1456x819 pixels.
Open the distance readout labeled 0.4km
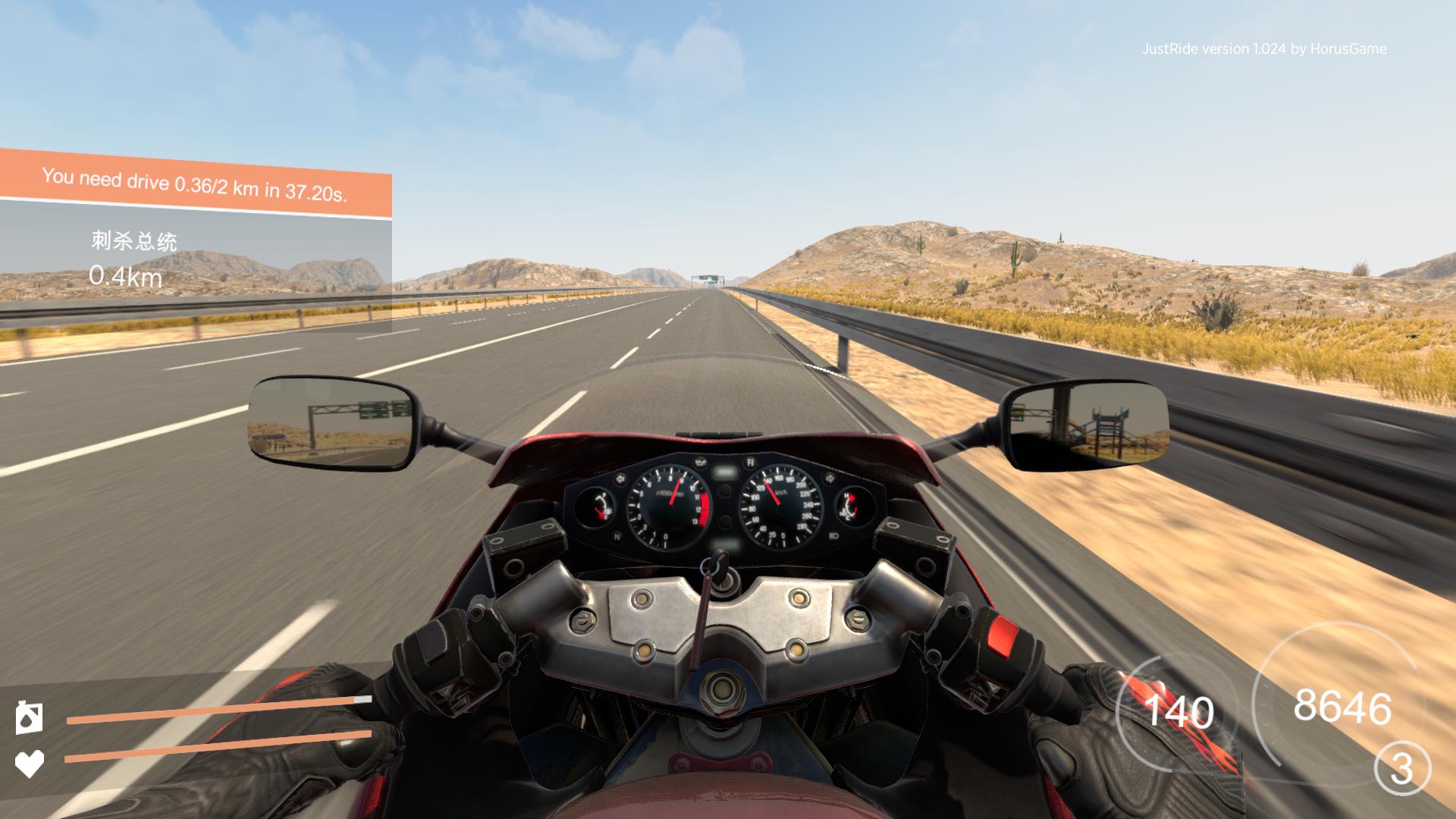[x=126, y=276]
